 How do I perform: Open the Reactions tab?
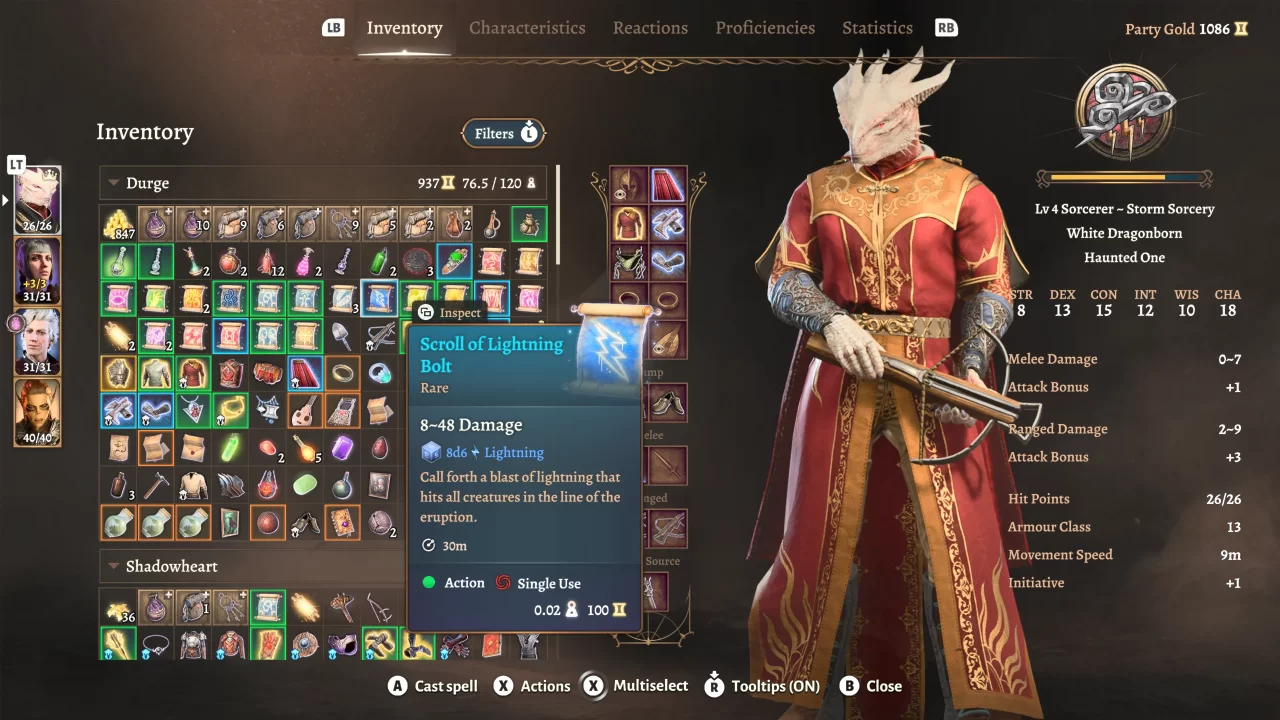pyautogui.click(x=650, y=28)
